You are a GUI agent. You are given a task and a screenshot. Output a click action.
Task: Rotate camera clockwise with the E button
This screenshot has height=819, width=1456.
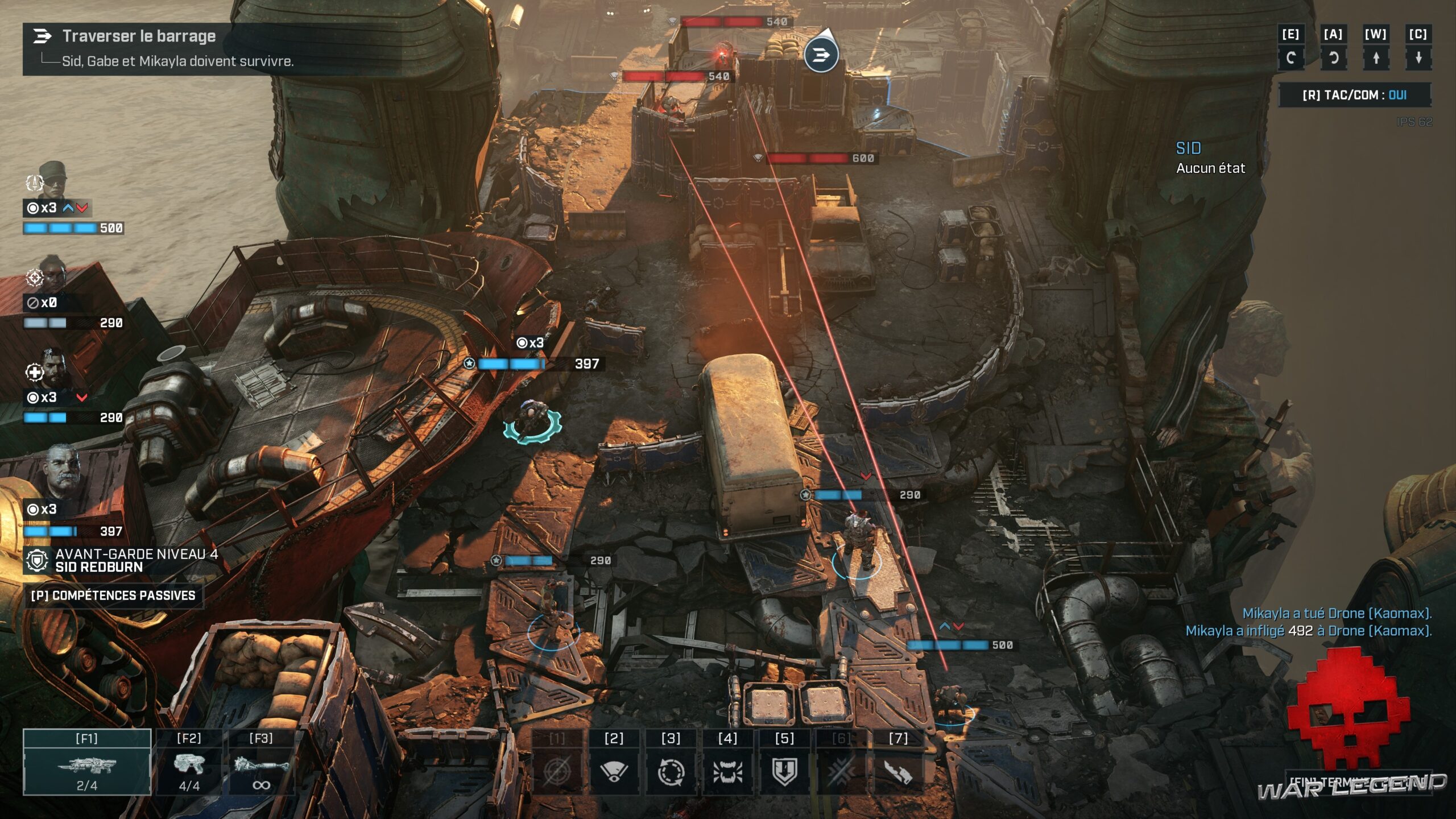click(x=1290, y=57)
